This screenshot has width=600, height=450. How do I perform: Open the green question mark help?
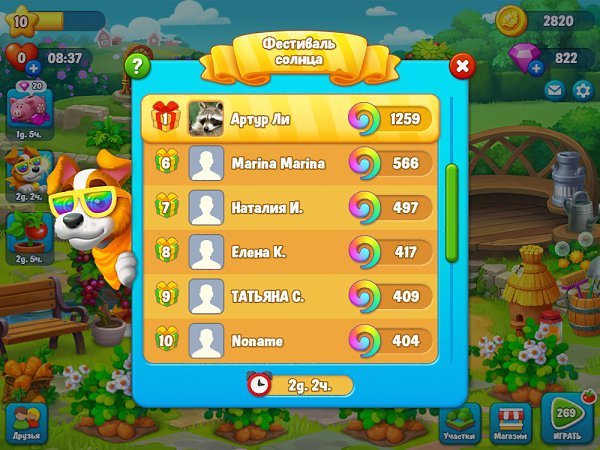(137, 67)
